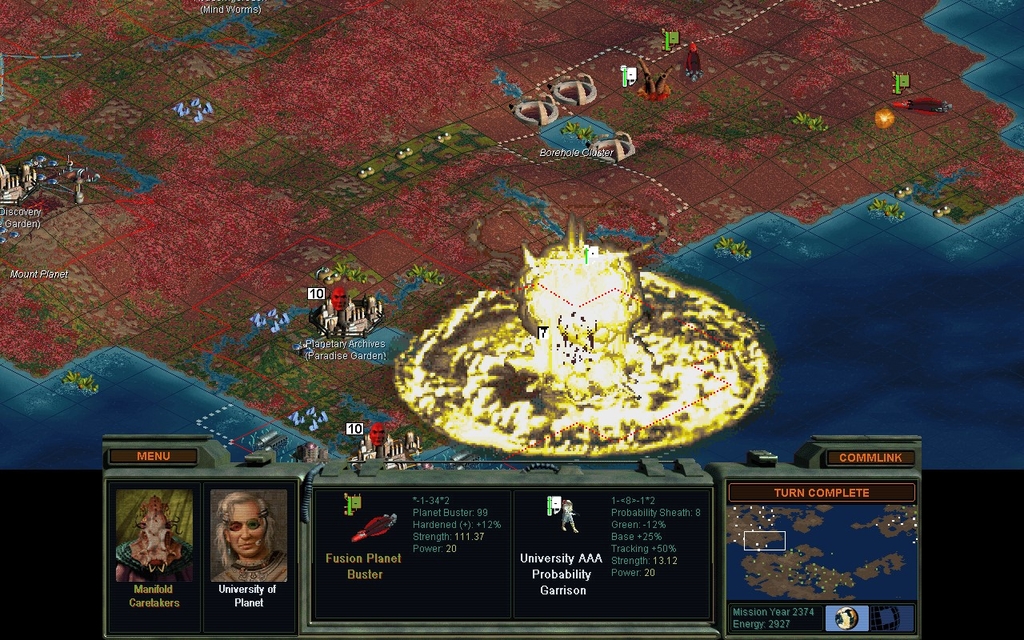This screenshot has width=1024, height=640.
Task: Select the University of Planet leader portrait
Action: pos(248,535)
